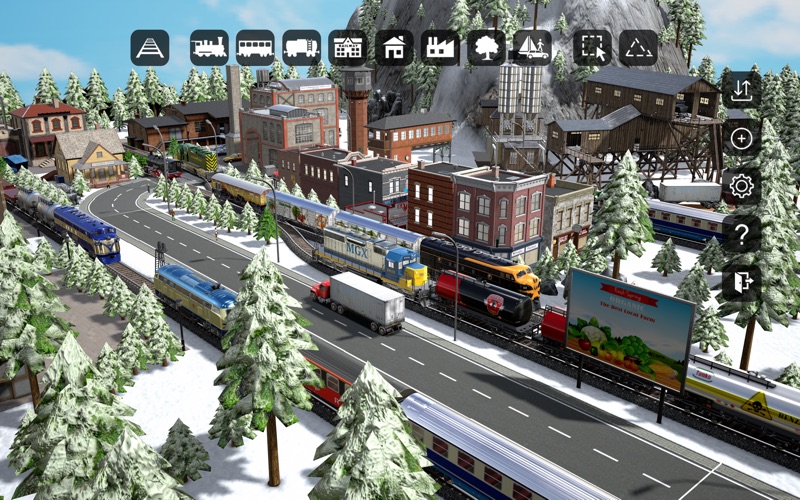Open the tanker freight wagon category
Image resolution: width=800 pixels, height=500 pixels.
tap(301, 47)
